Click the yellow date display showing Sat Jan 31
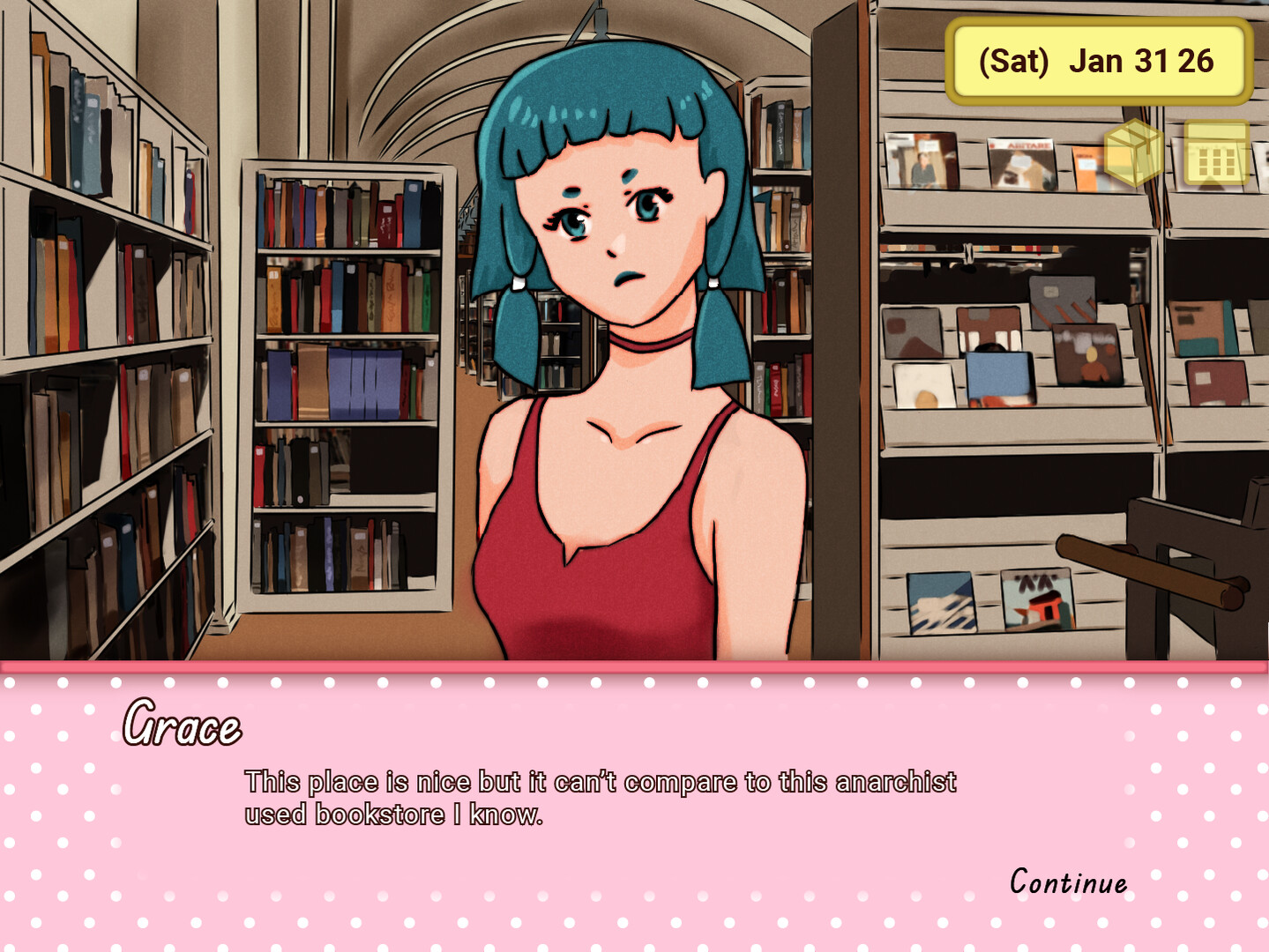The image size is (1269, 952). coord(1096,61)
